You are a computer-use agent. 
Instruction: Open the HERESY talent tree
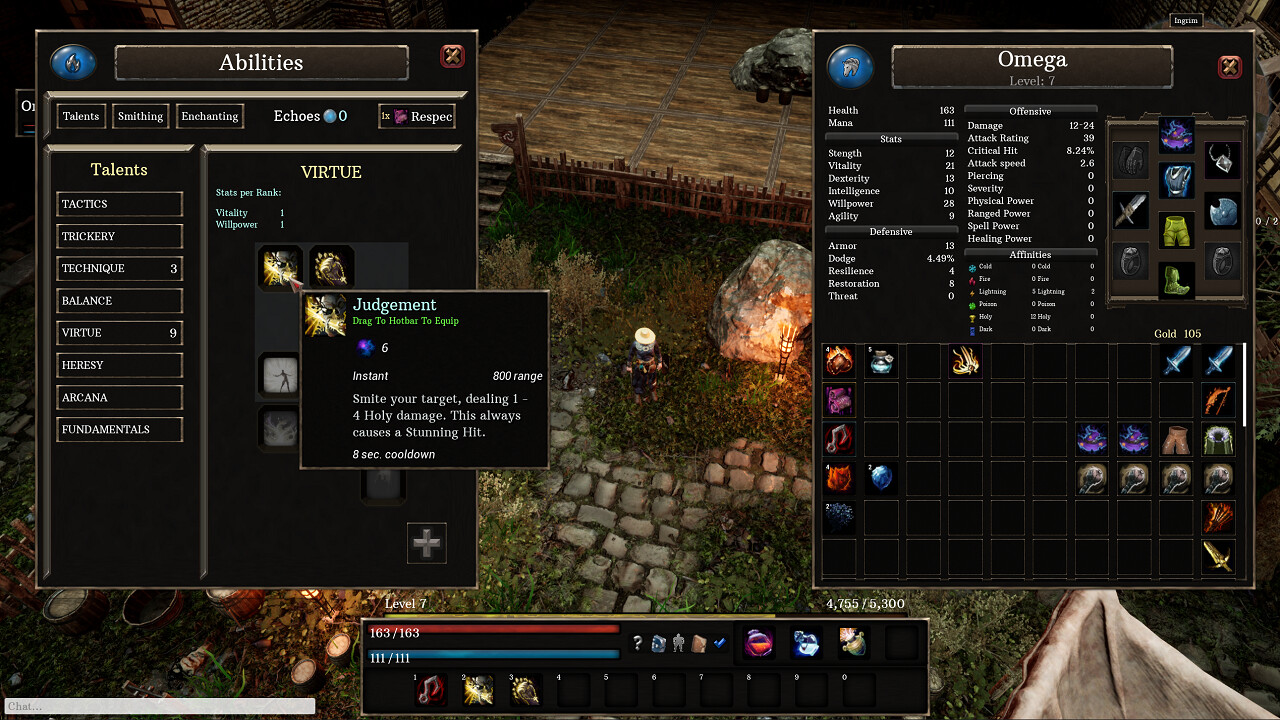[x=119, y=365]
